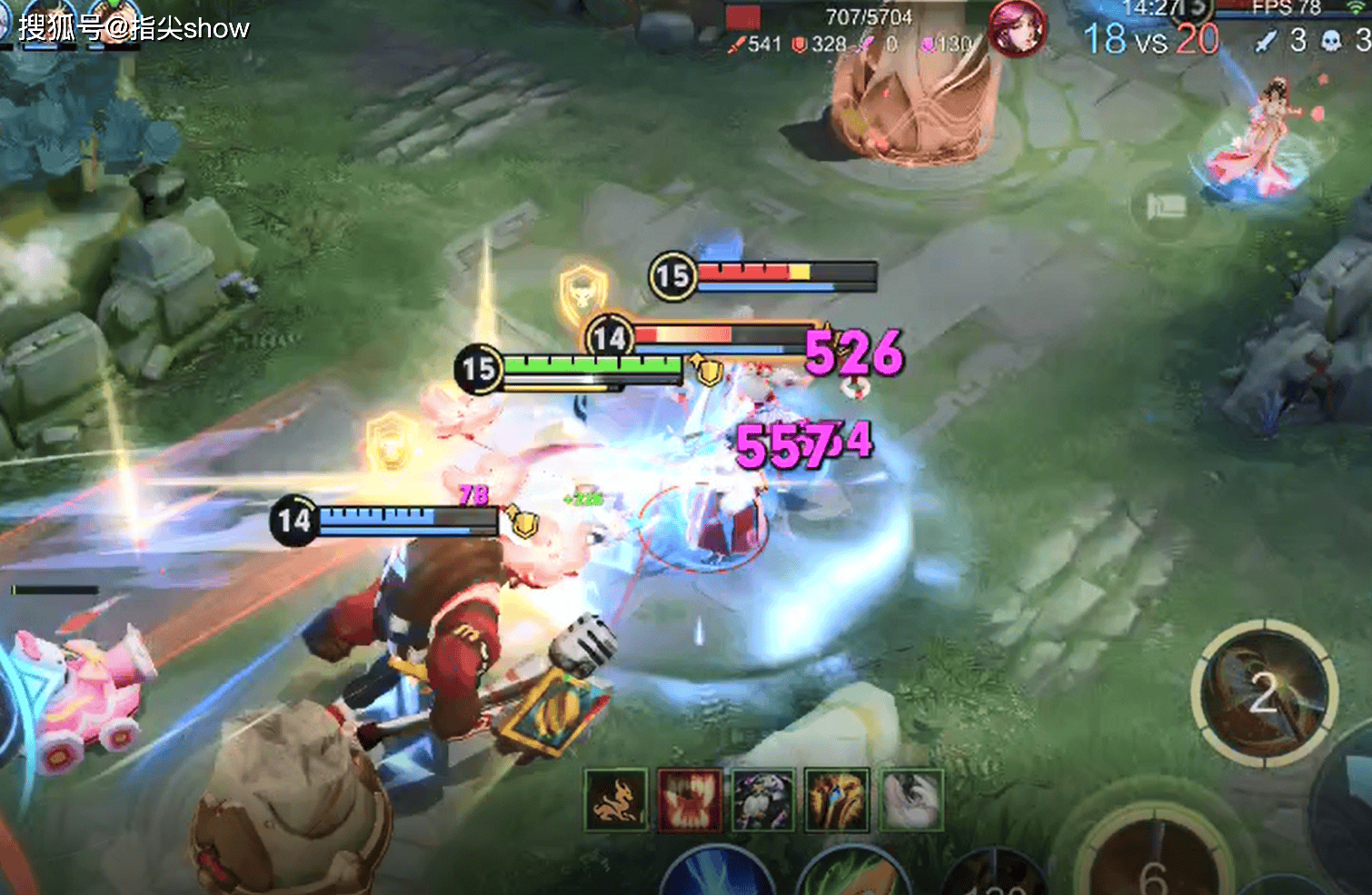This screenshot has height=895, width=1372.
Task: Choose the golden gauntlet item slot
Action: click(x=837, y=801)
